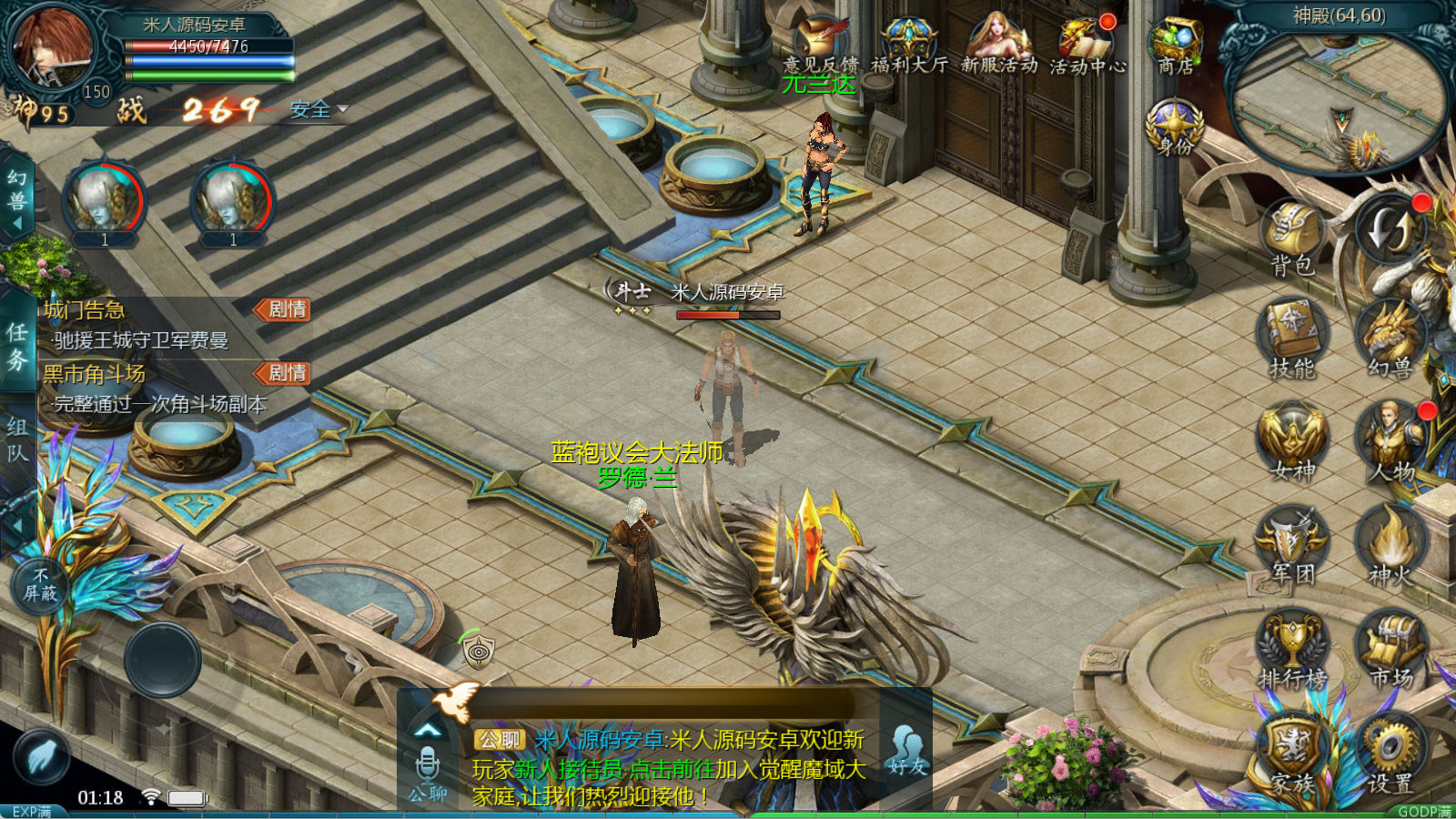Open the 设置 settings gear
1456x819 pixels.
coord(1390,753)
